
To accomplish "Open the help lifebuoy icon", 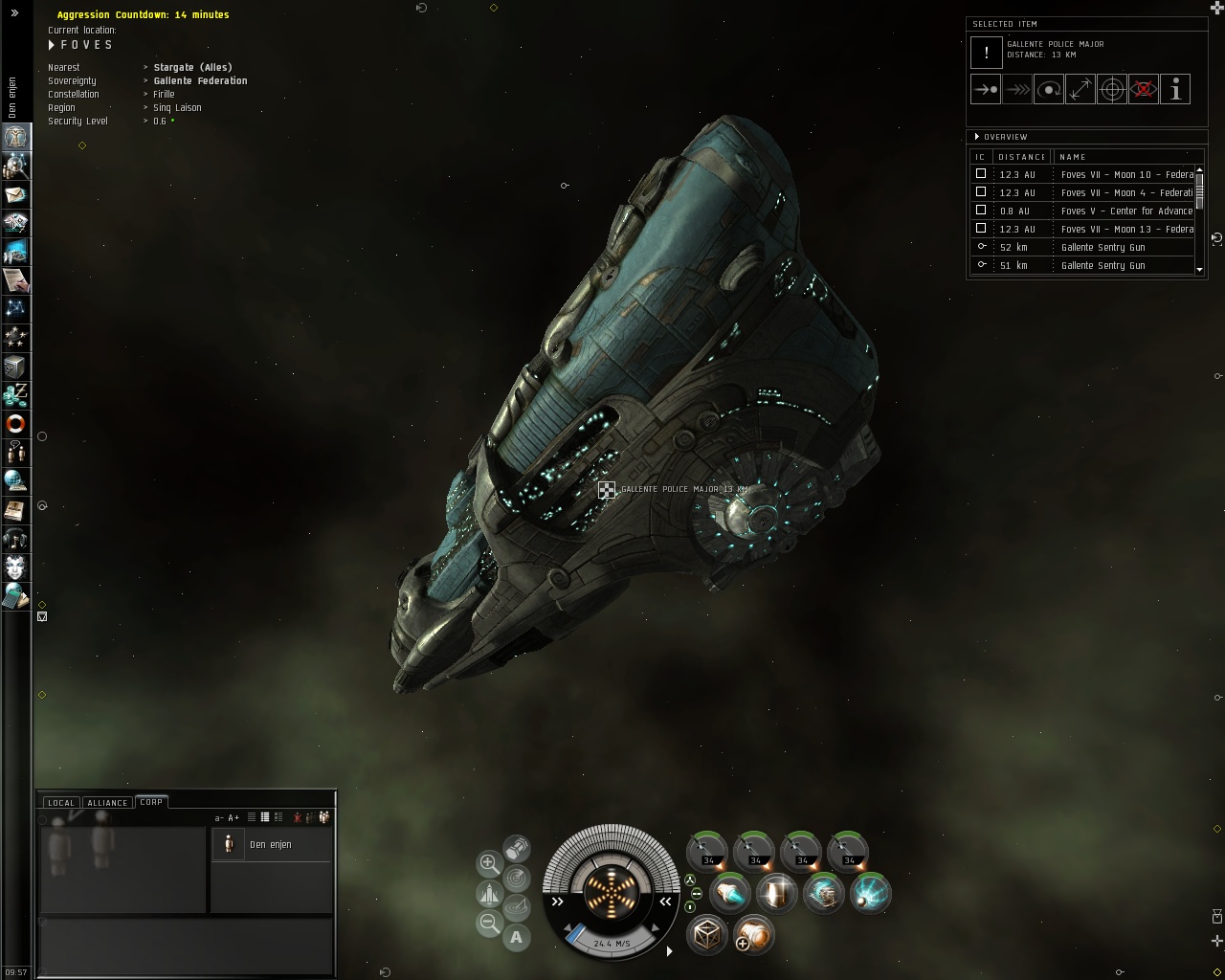I will 16,423.
